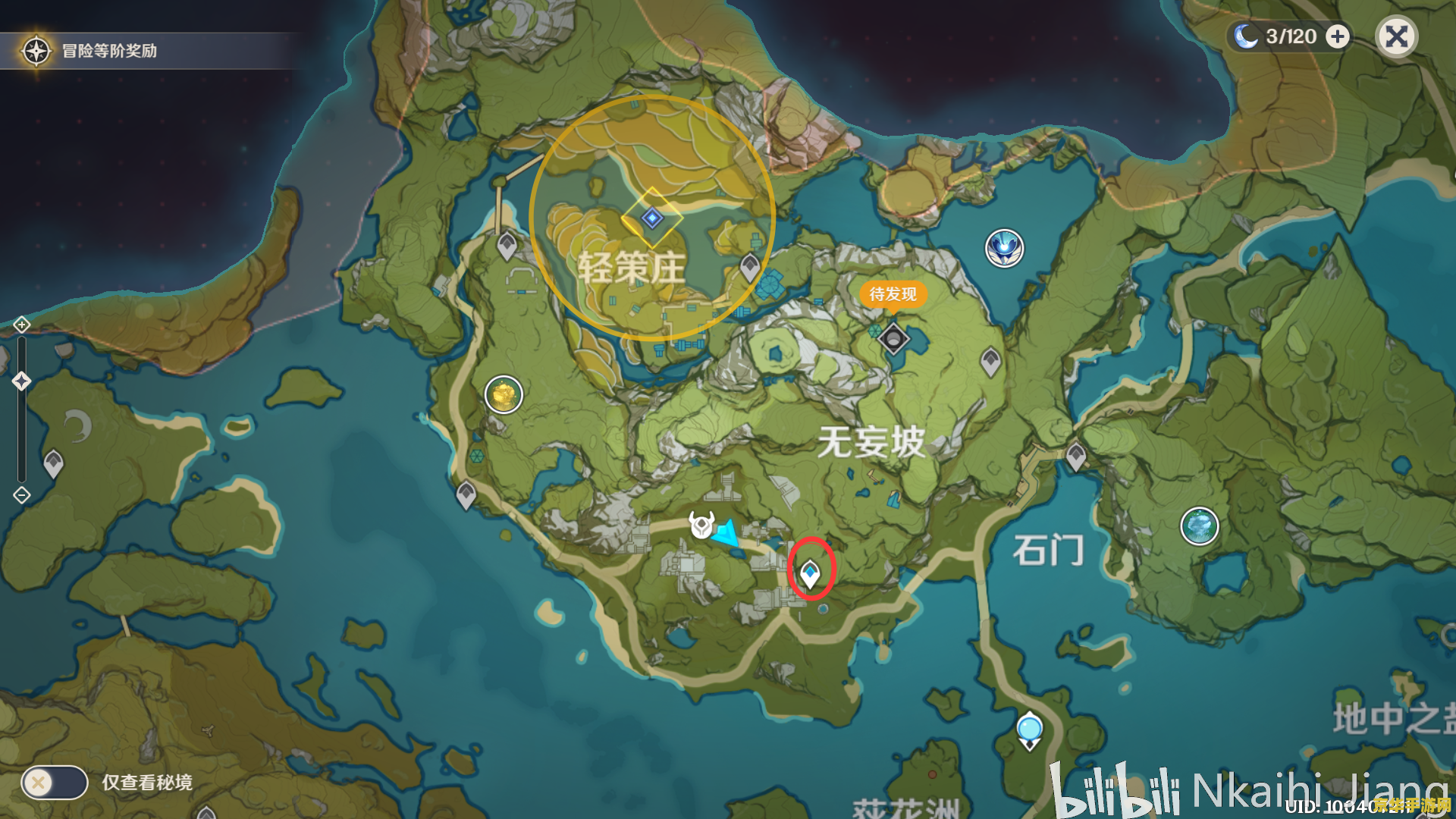The width and height of the screenshot is (1456, 819).
Task: Select the blue bubble marker near 荻花洲
Action: tap(1028, 726)
